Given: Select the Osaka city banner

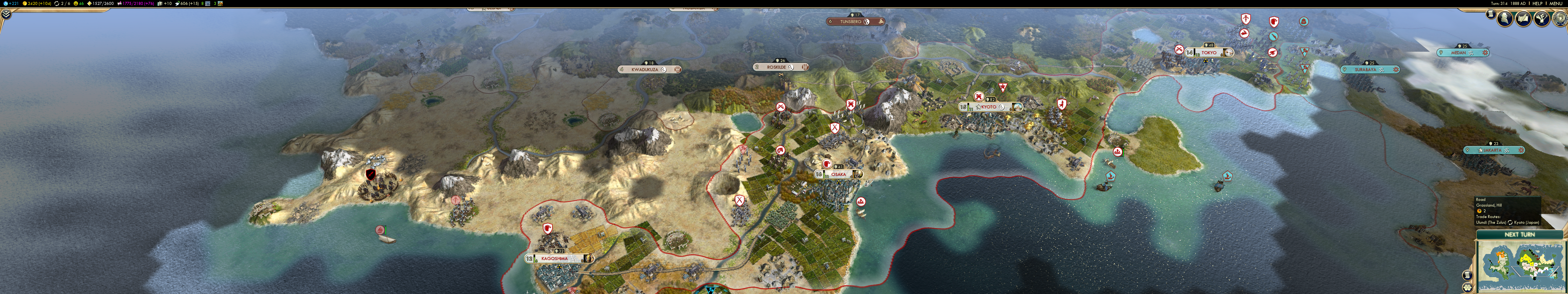Looking at the screenshot, I should [838, 174].
